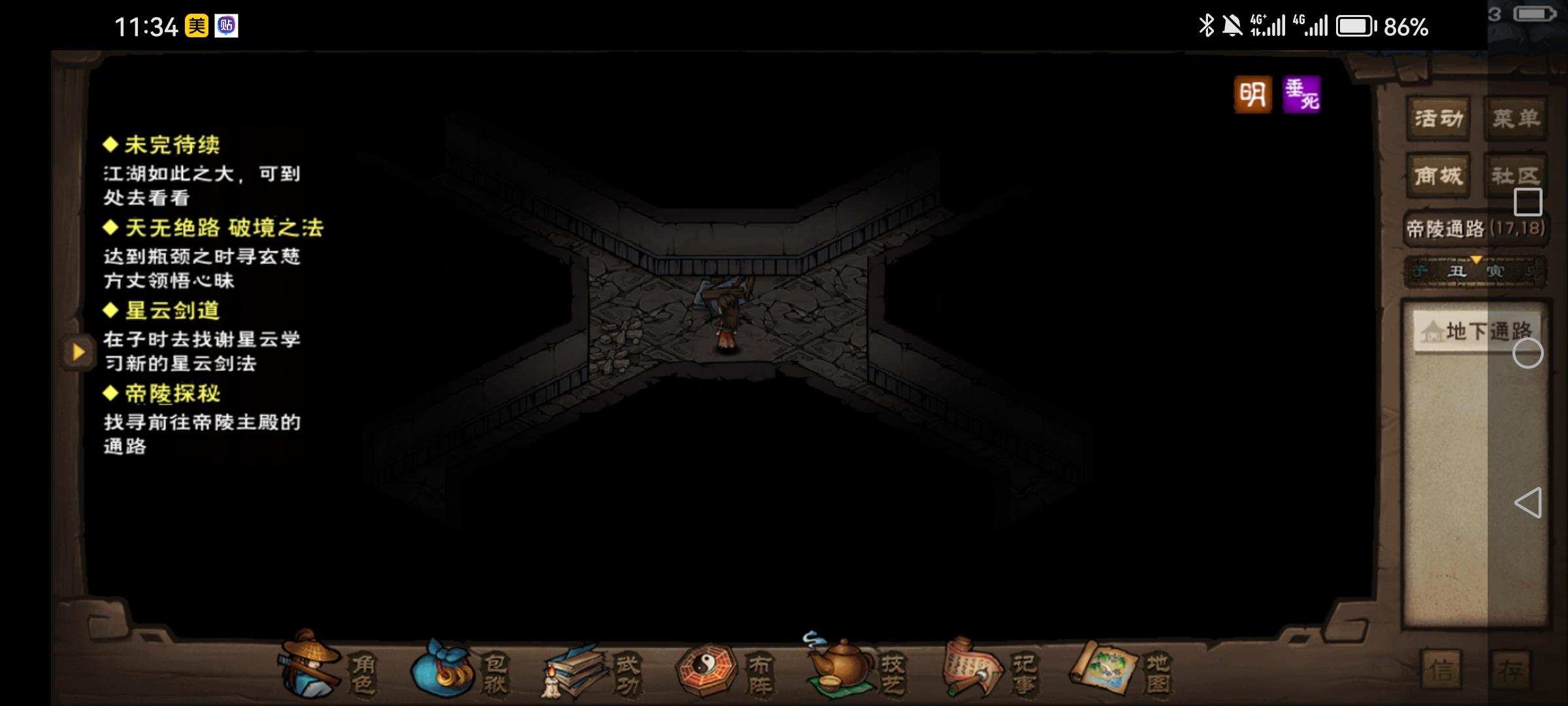Select the 星云剑道 quest entry
The height and width of the screenshot is (706, 1568).
point(172,311)
